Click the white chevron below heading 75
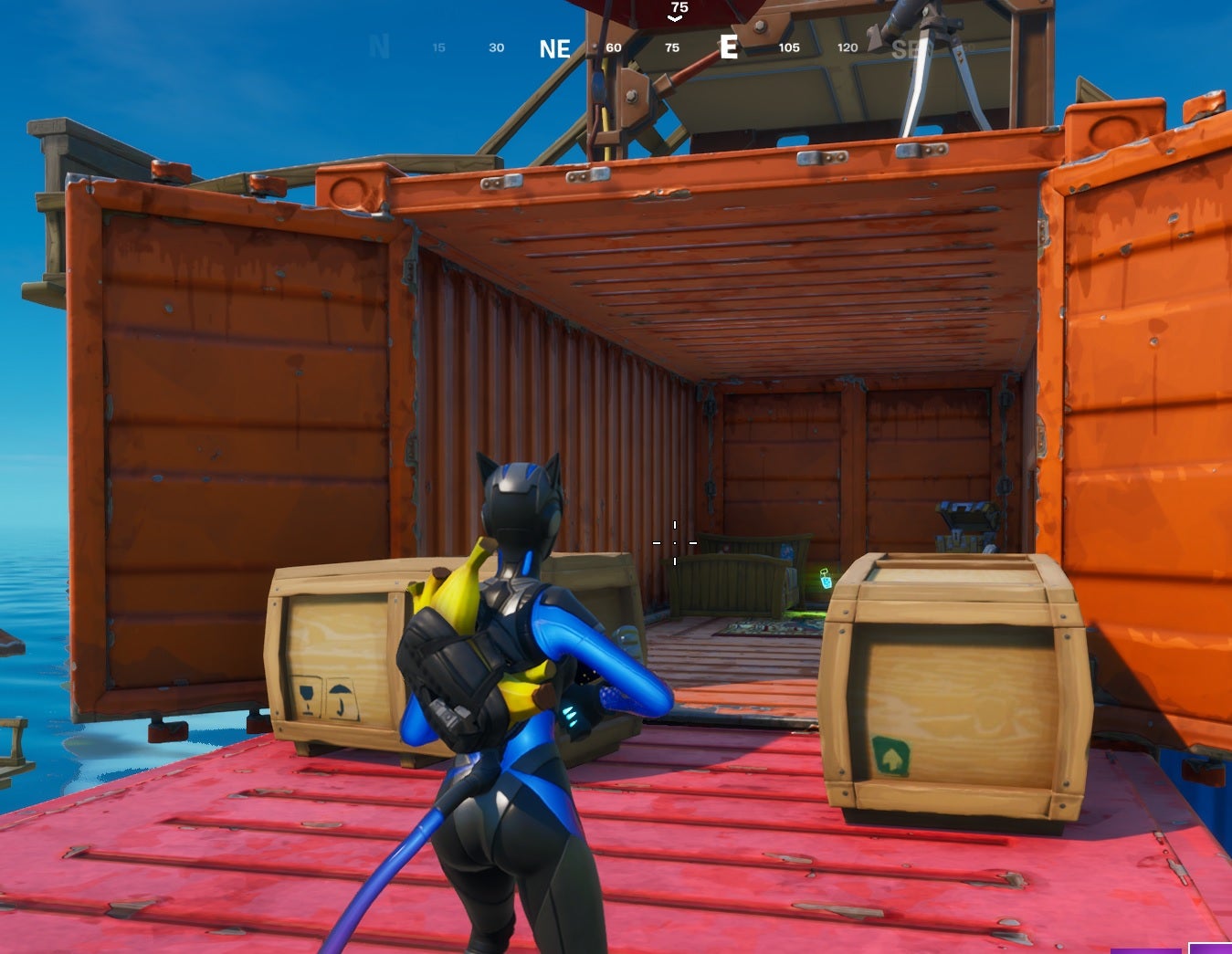 (x=675, y=16)
